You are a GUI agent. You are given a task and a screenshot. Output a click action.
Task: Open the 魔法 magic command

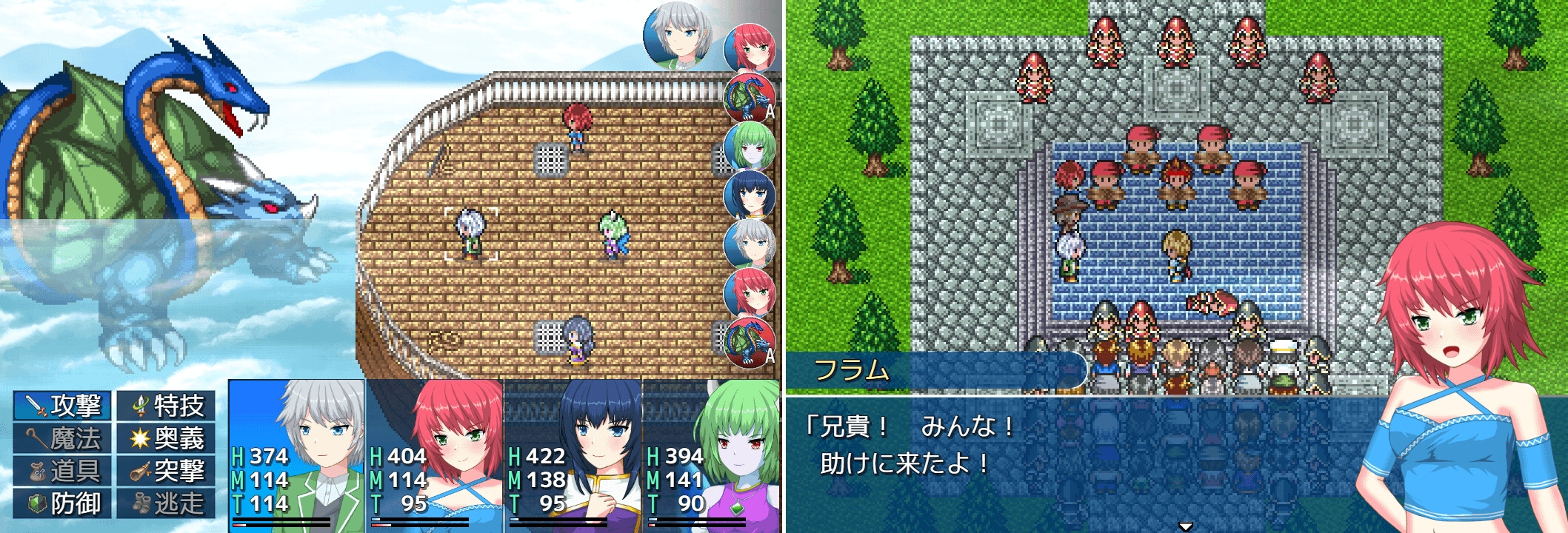(x=63, y=438)
